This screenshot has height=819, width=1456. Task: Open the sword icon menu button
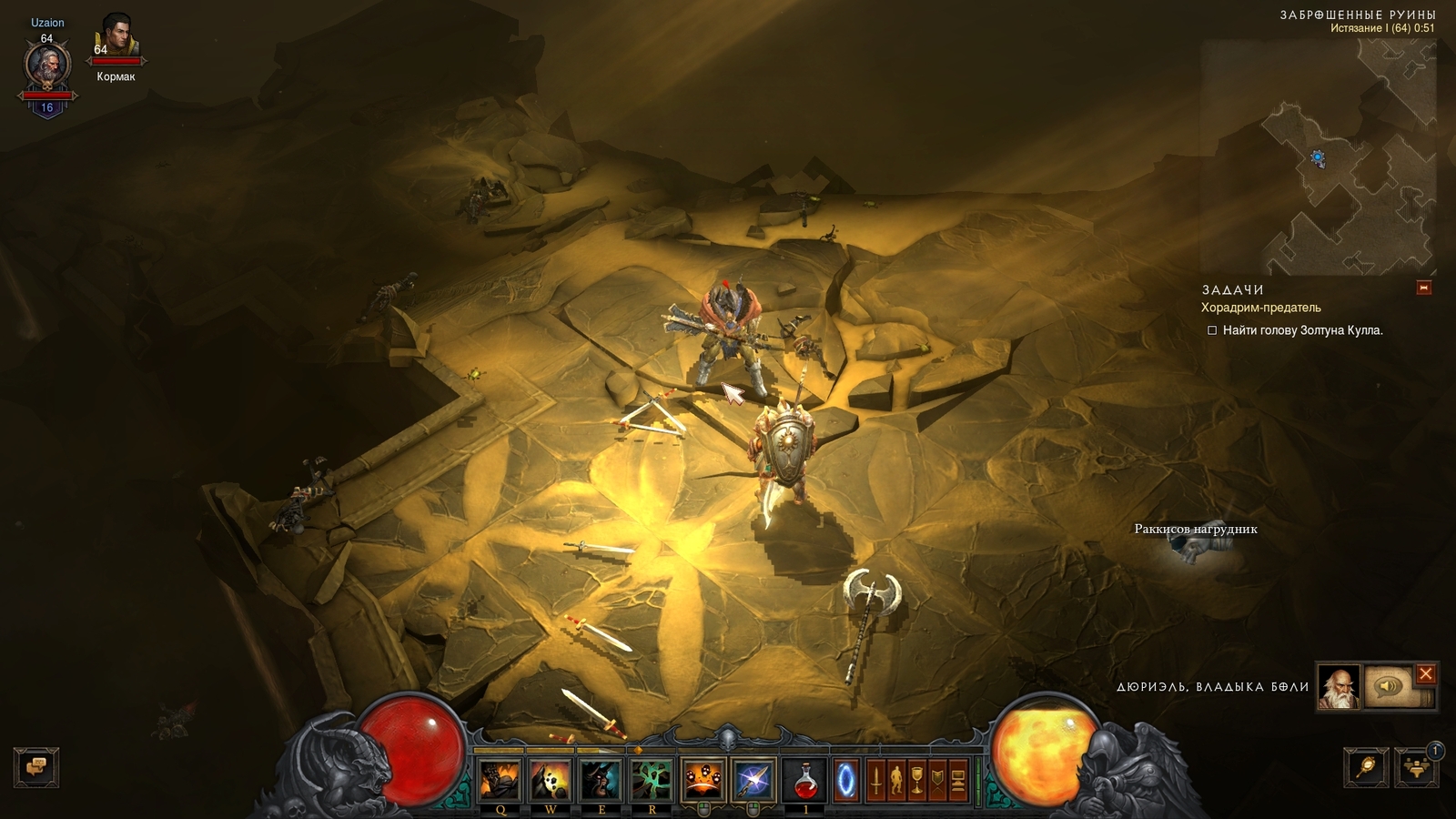coord(875,781)
